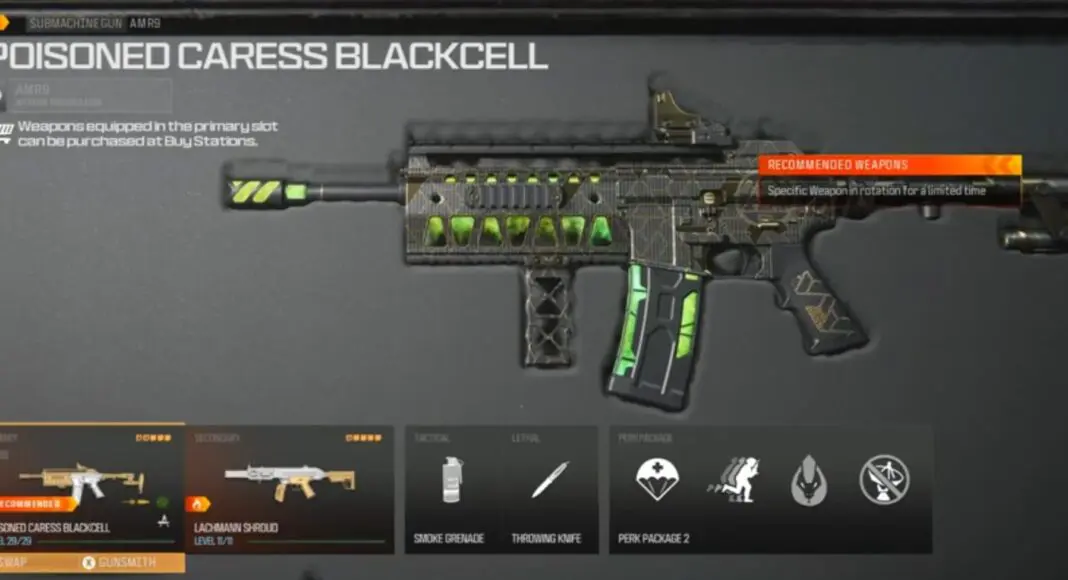Click the running soldier perk icon
The height and width of the screenshot is (580, 1068).
(733, 479)
